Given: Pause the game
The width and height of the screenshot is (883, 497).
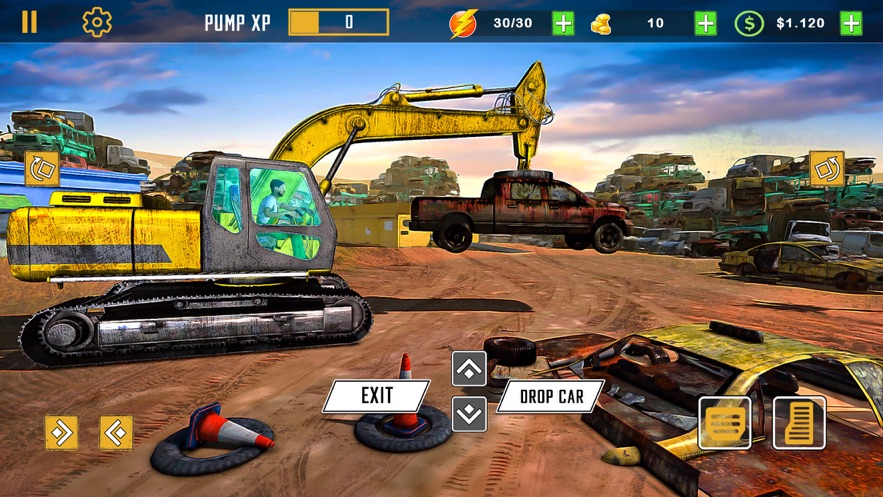Looking at the screenshot, I should click(30, 22).
